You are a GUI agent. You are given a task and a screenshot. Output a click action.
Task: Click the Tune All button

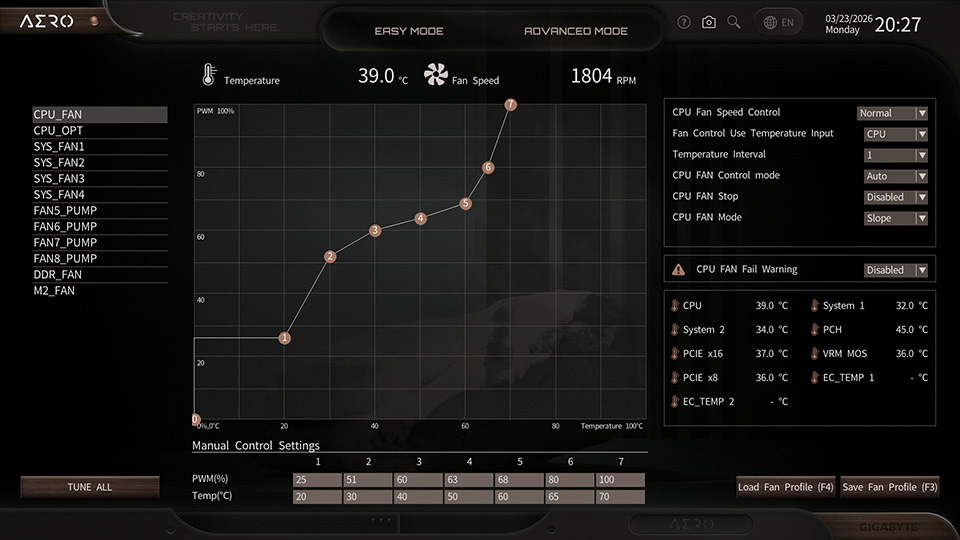pos(90,487)
